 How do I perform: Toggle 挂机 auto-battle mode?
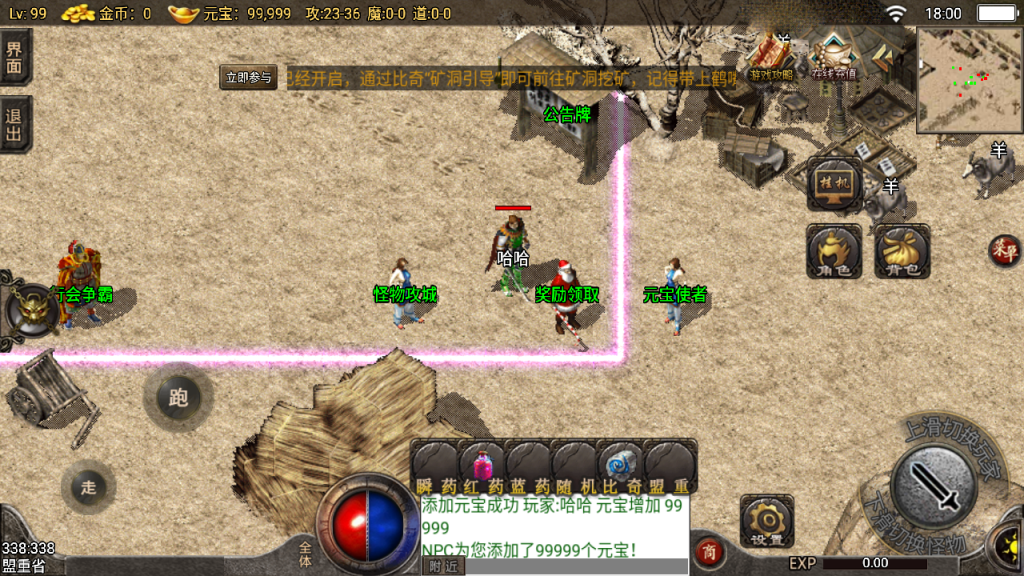[834, 185]
